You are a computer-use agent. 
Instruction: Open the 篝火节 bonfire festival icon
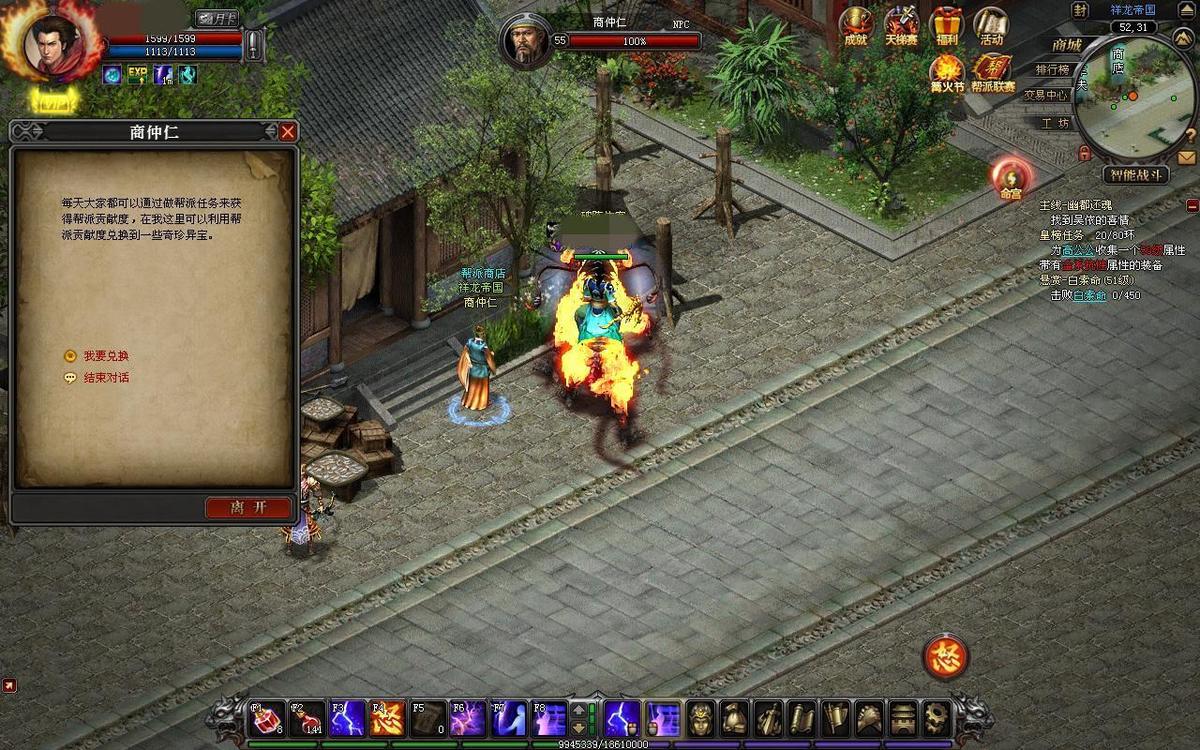946,73
